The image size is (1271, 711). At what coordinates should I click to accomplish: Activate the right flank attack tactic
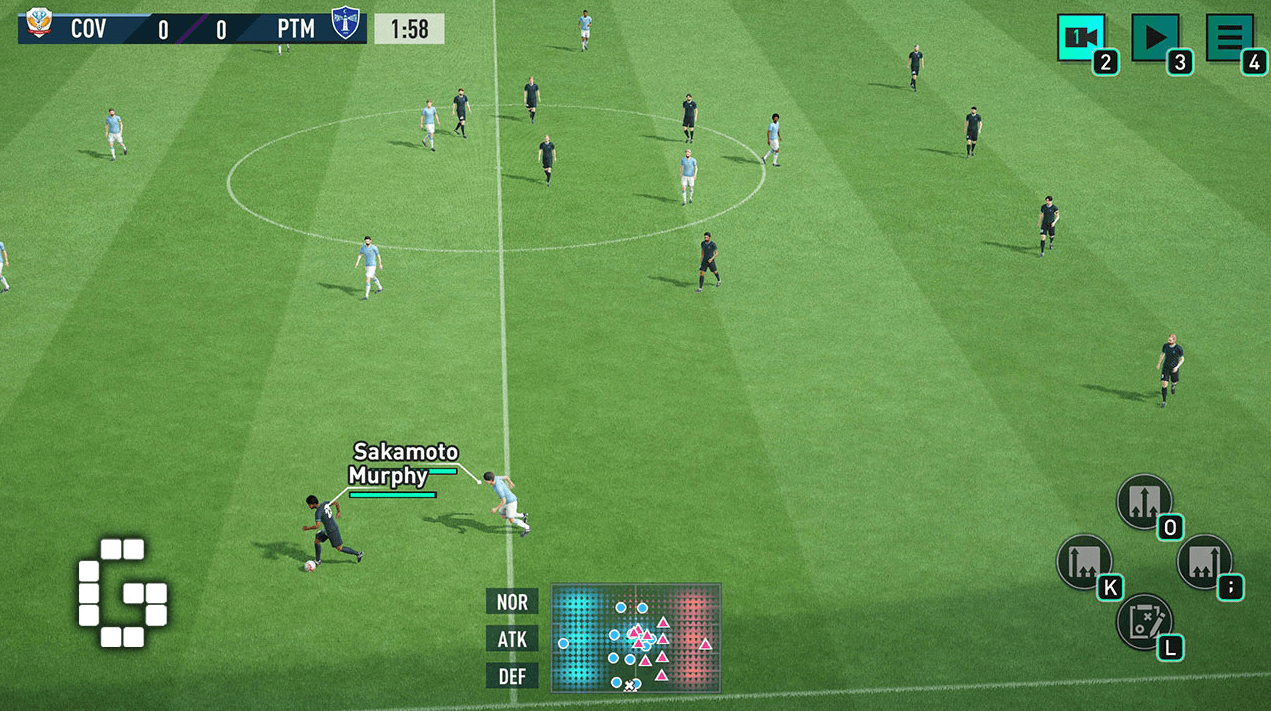coord(1204,561)
